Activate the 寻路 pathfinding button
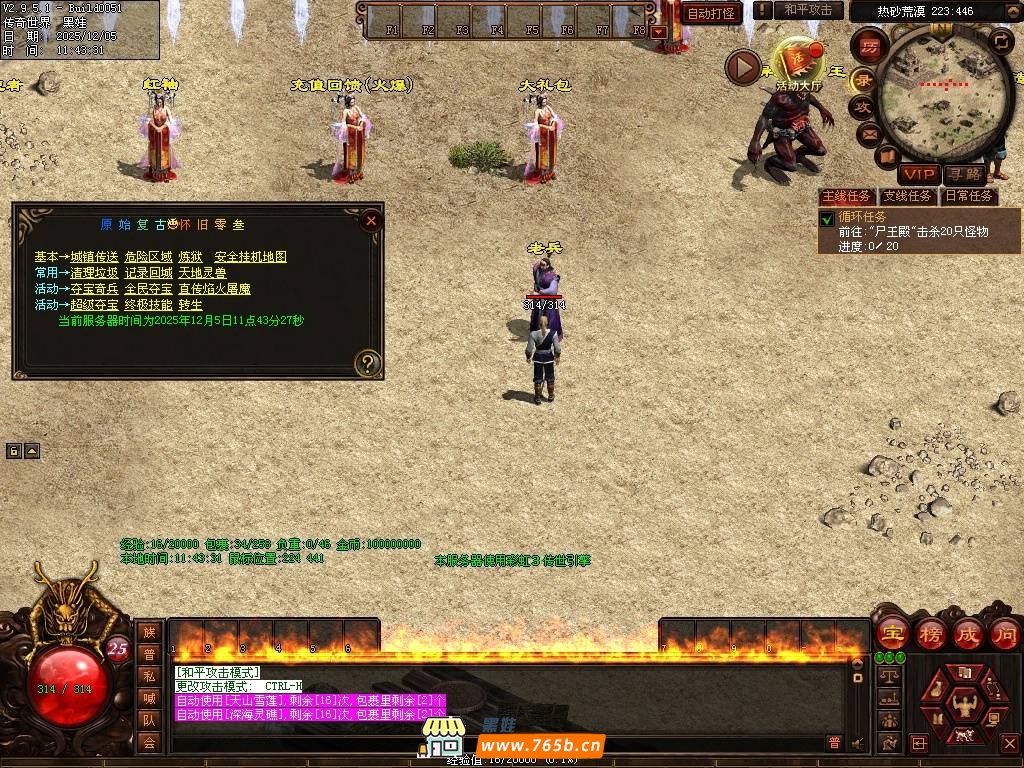This screenshot has width=1024, height=768. click(964, 175)
